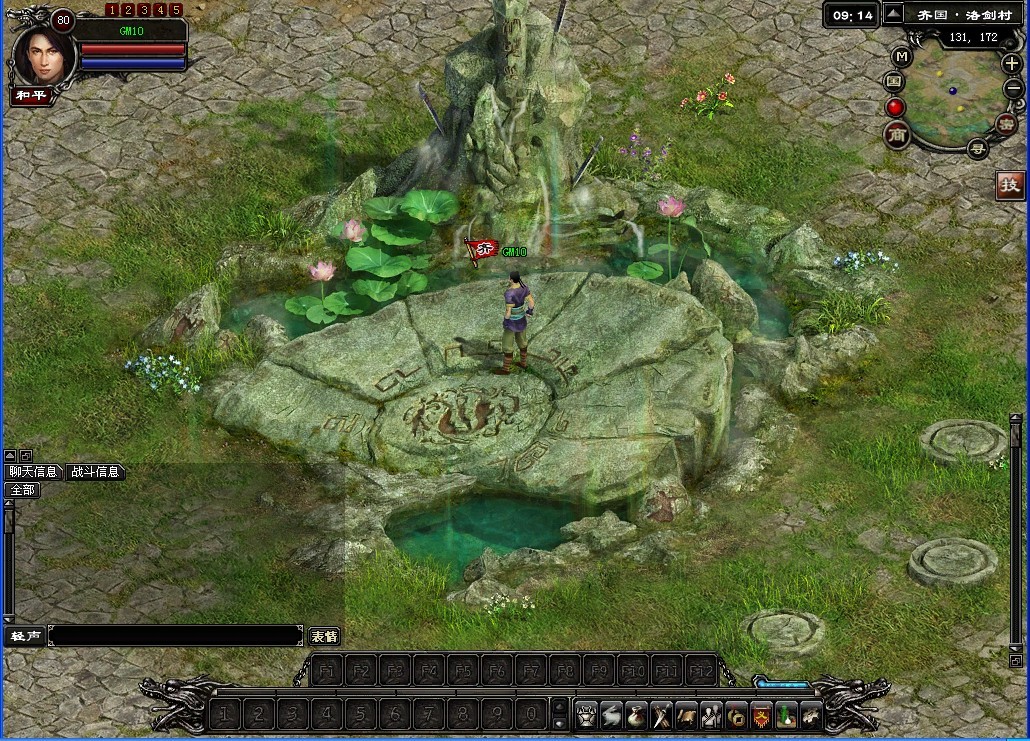
Task: Zoom out the minimap with minus
Action: (x=1013, y=88)
